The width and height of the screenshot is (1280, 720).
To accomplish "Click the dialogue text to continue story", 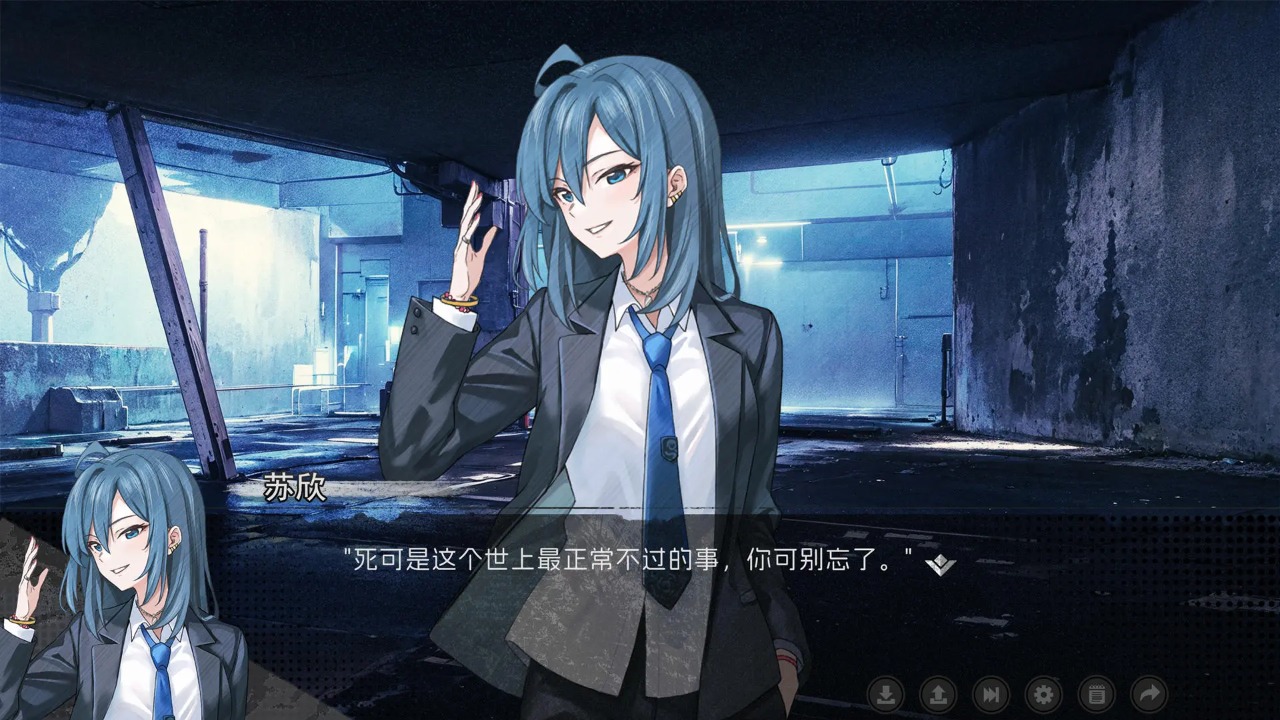I will (x=630, y=561).
